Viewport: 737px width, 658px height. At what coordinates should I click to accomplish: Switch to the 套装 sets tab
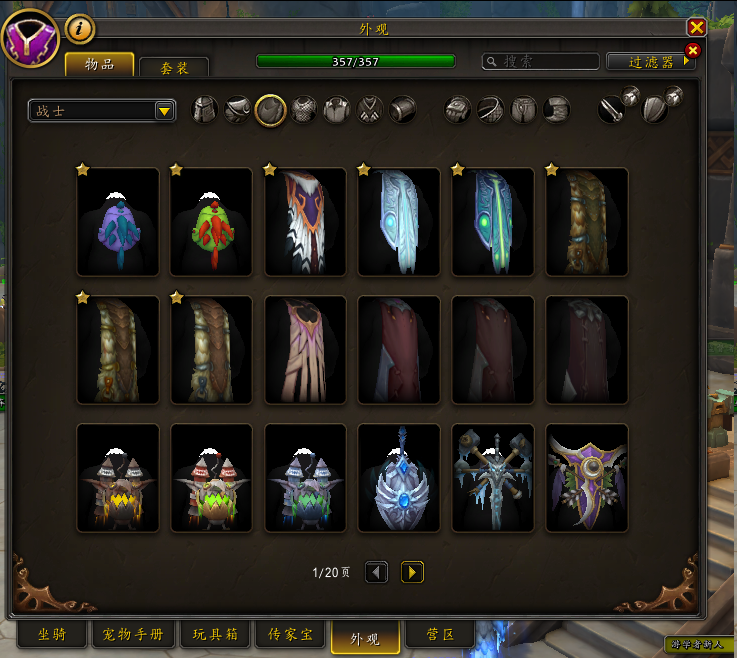[175, 67]
